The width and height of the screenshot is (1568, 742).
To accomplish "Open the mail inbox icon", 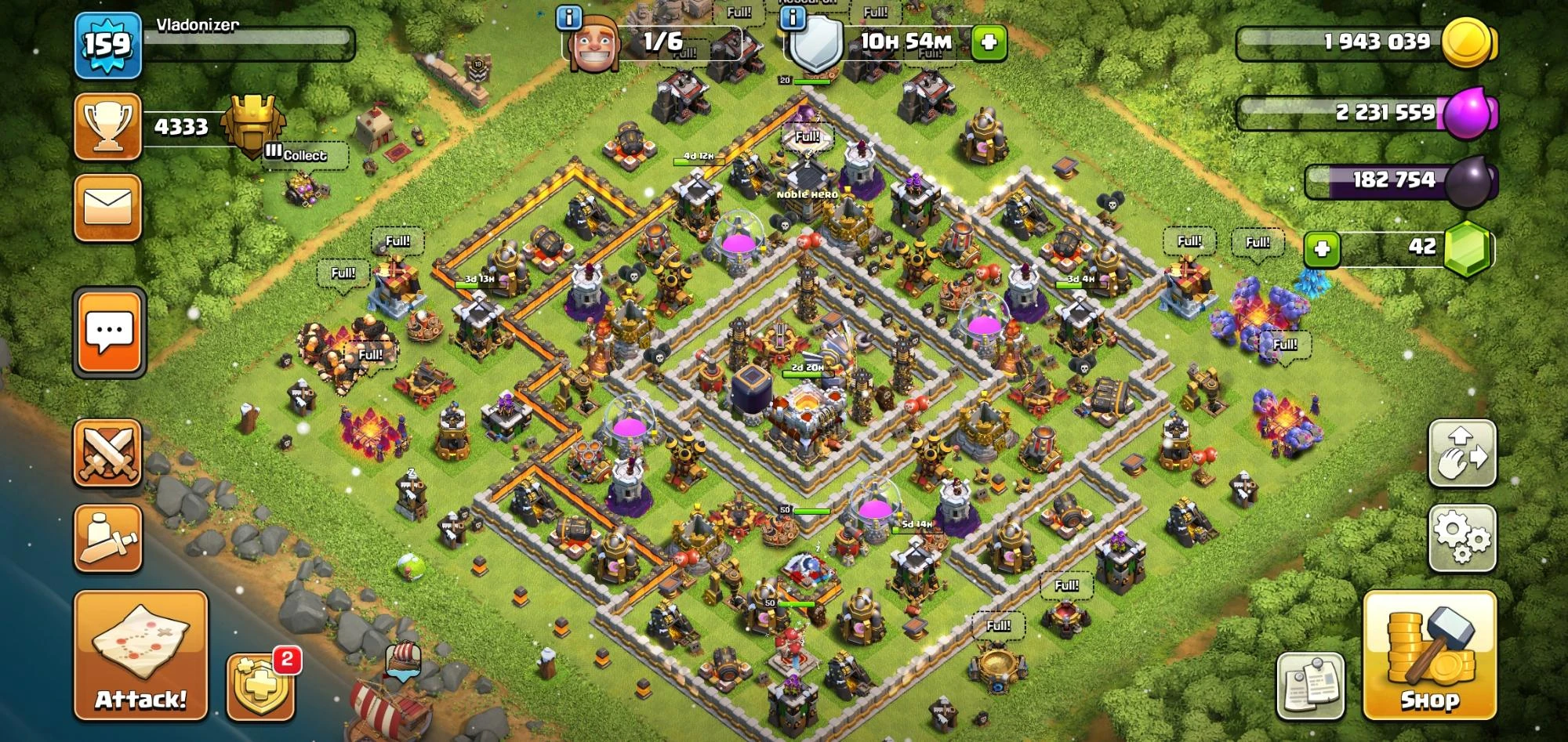I will point(108,205).
